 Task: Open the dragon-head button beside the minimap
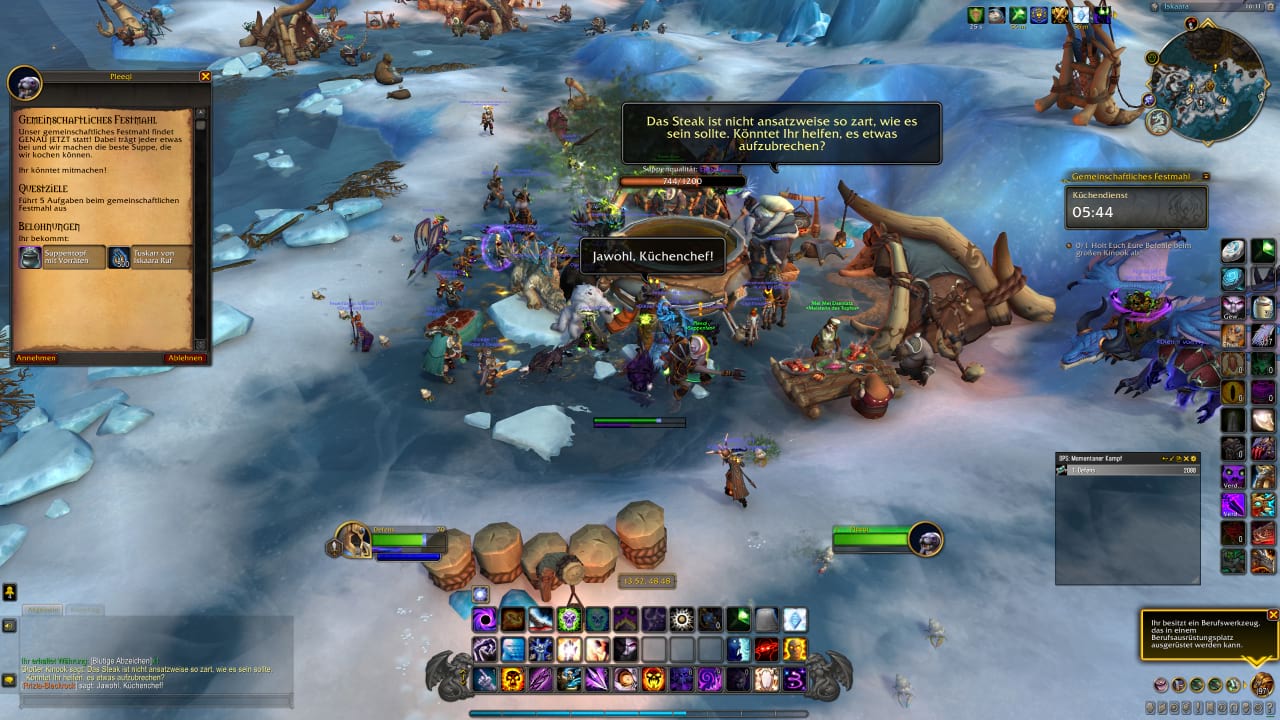tap(1158, 122)
